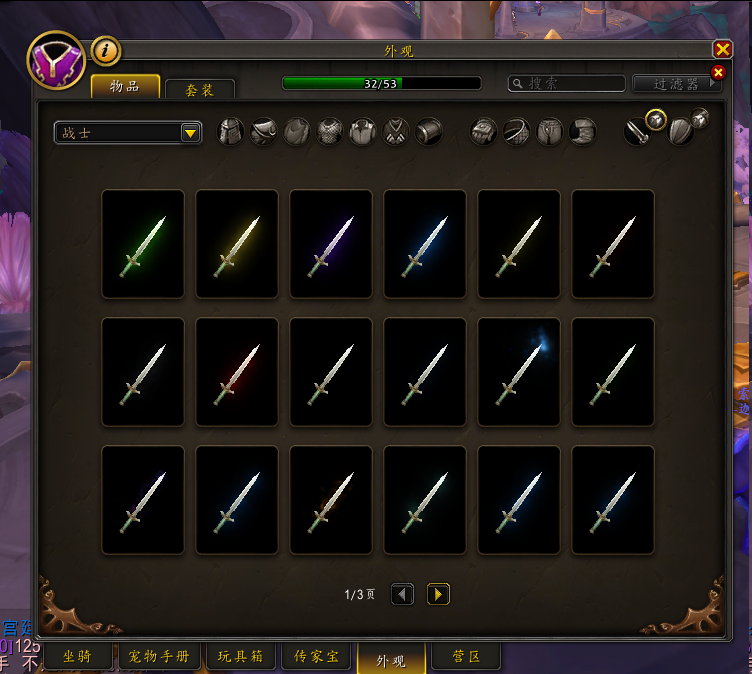
Task: Open the 坐骑 (Mounts) tab
Action: [78, 657]
